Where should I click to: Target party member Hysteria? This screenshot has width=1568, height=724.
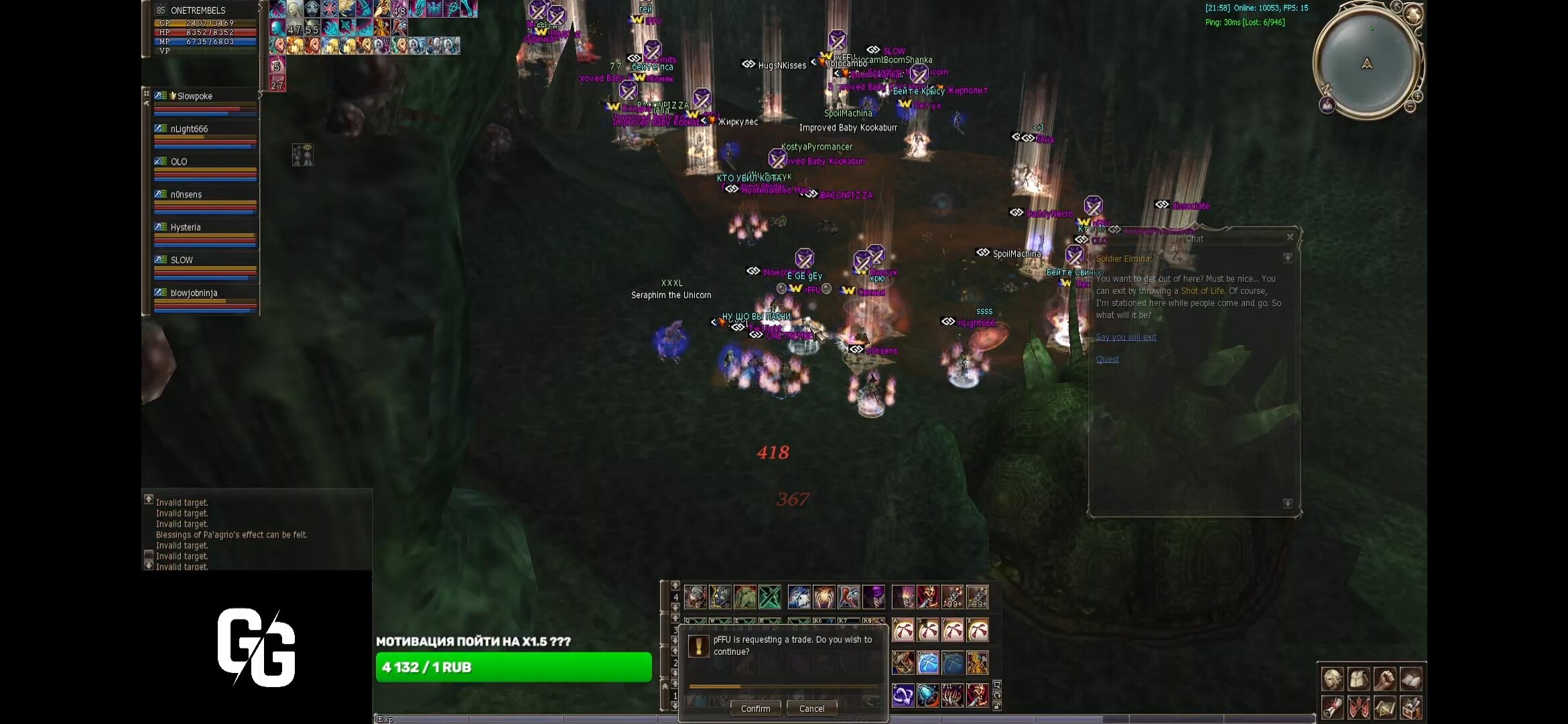[x=185, y=228]
